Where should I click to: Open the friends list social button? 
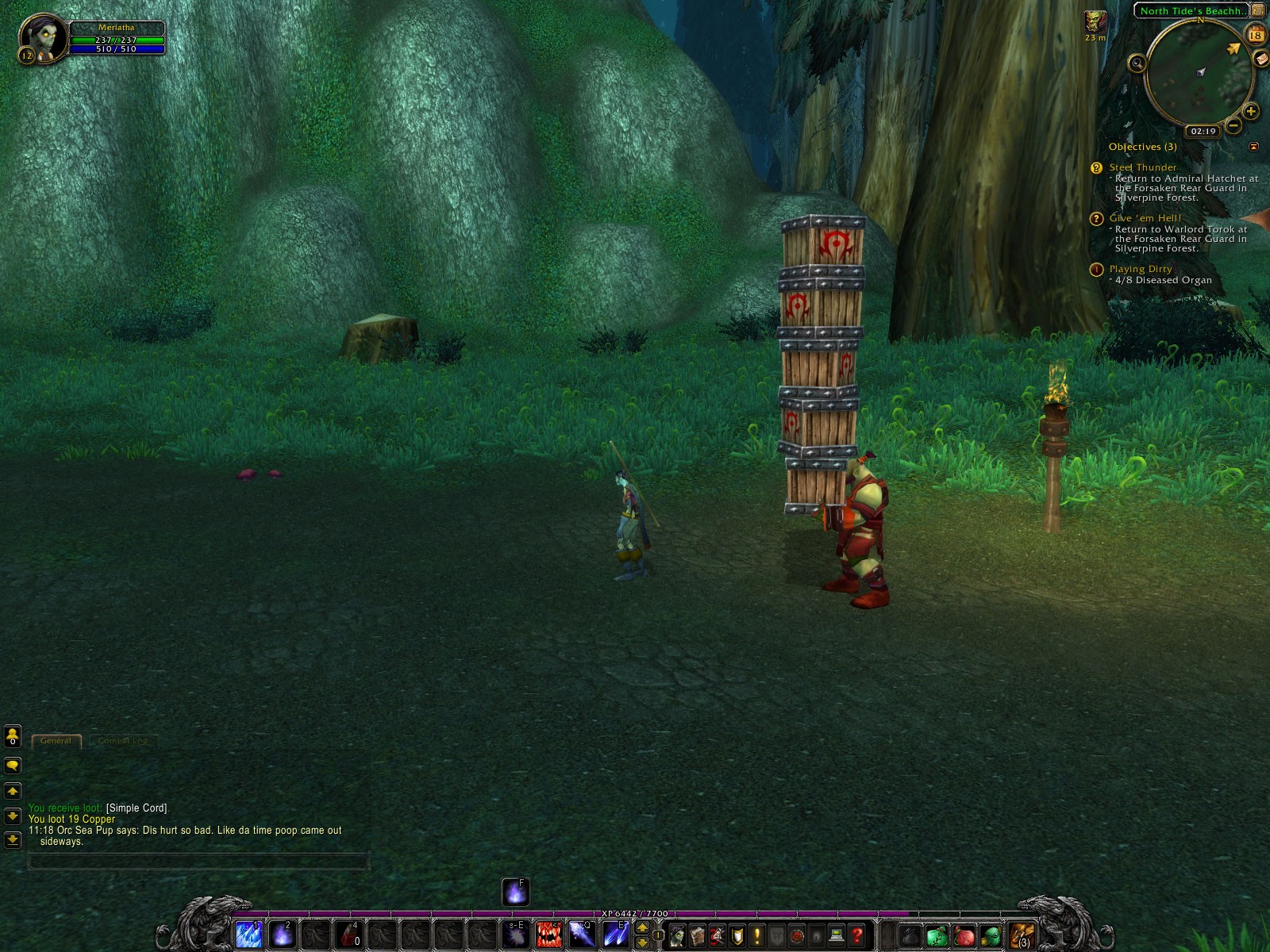click(x=13, y=737)
